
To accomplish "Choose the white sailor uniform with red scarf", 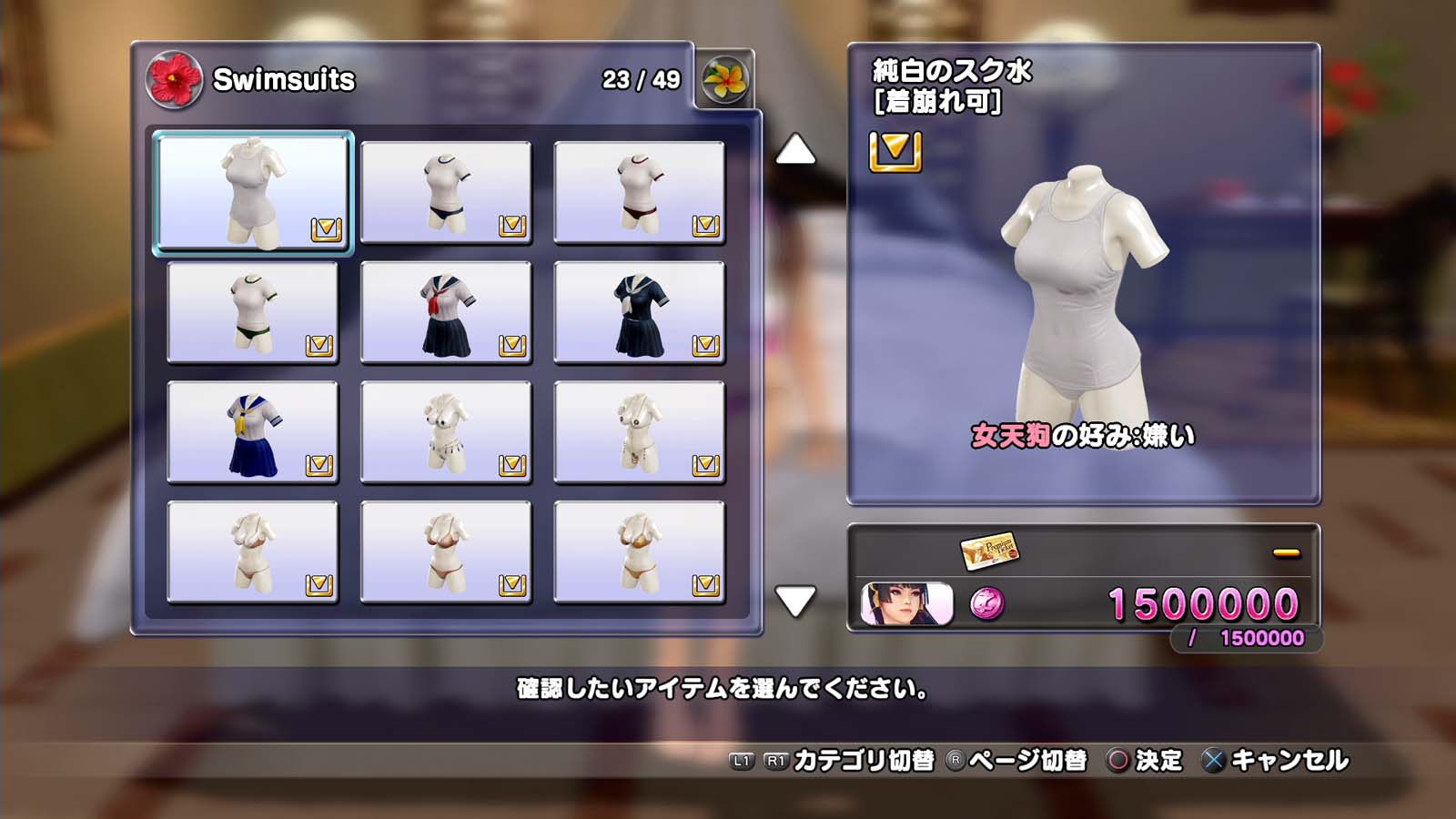I will 446,312.
